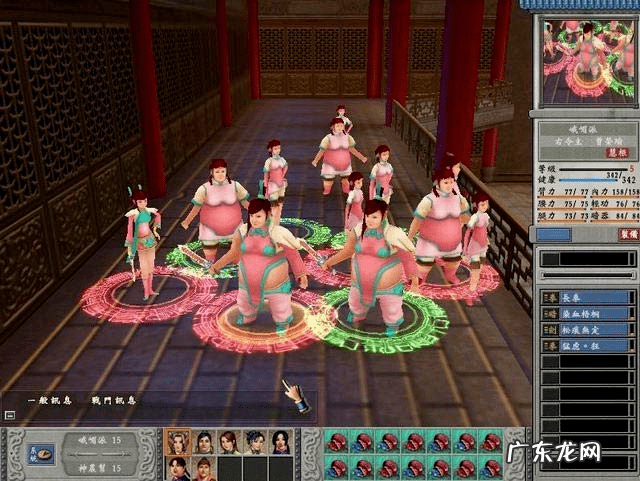
Task: Select the 松痕無定 skill row
Action: coord(588,329)
